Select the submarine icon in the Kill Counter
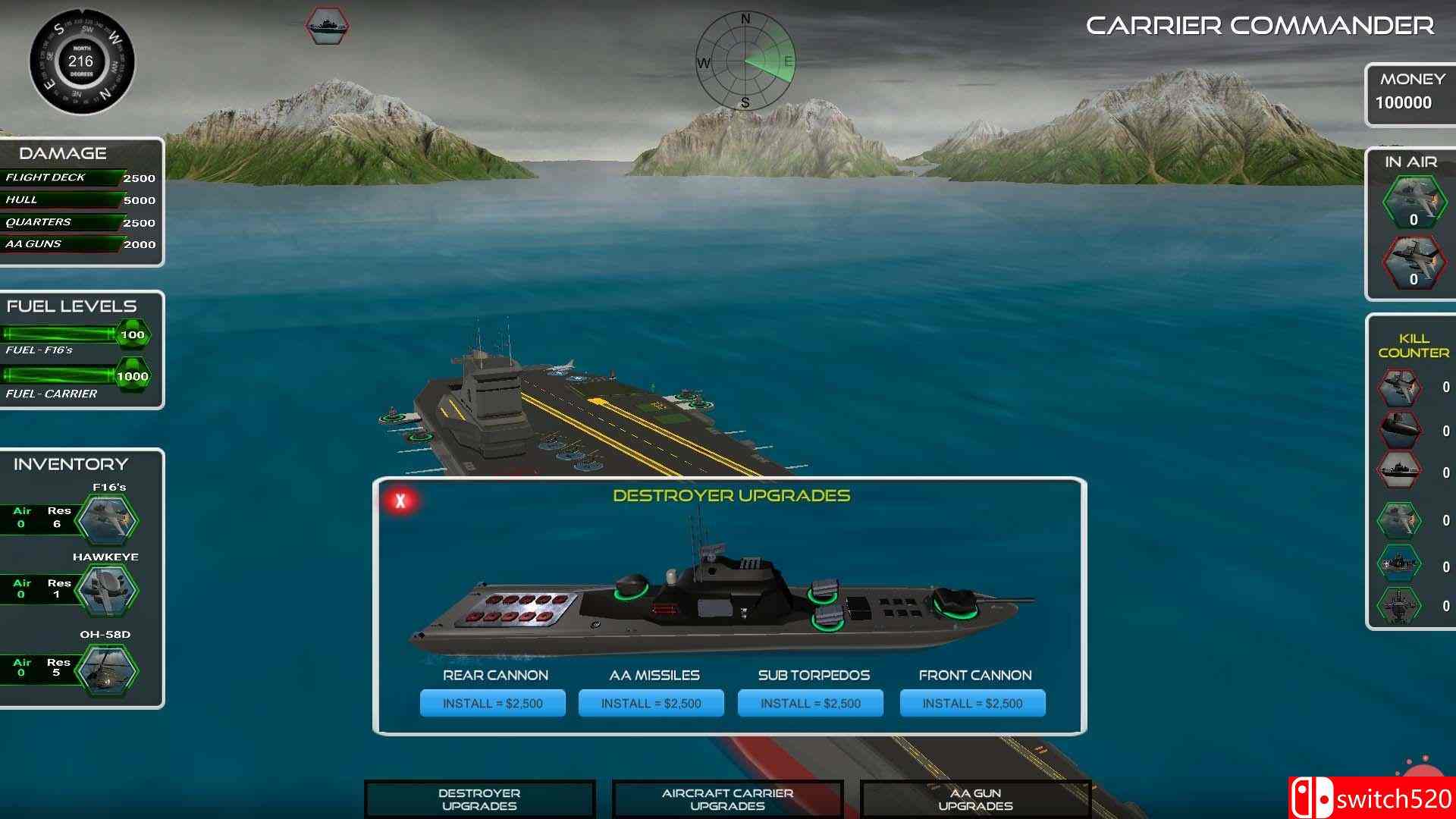1456x819 pixels. pyautogui.click(x=1401, y=431)
